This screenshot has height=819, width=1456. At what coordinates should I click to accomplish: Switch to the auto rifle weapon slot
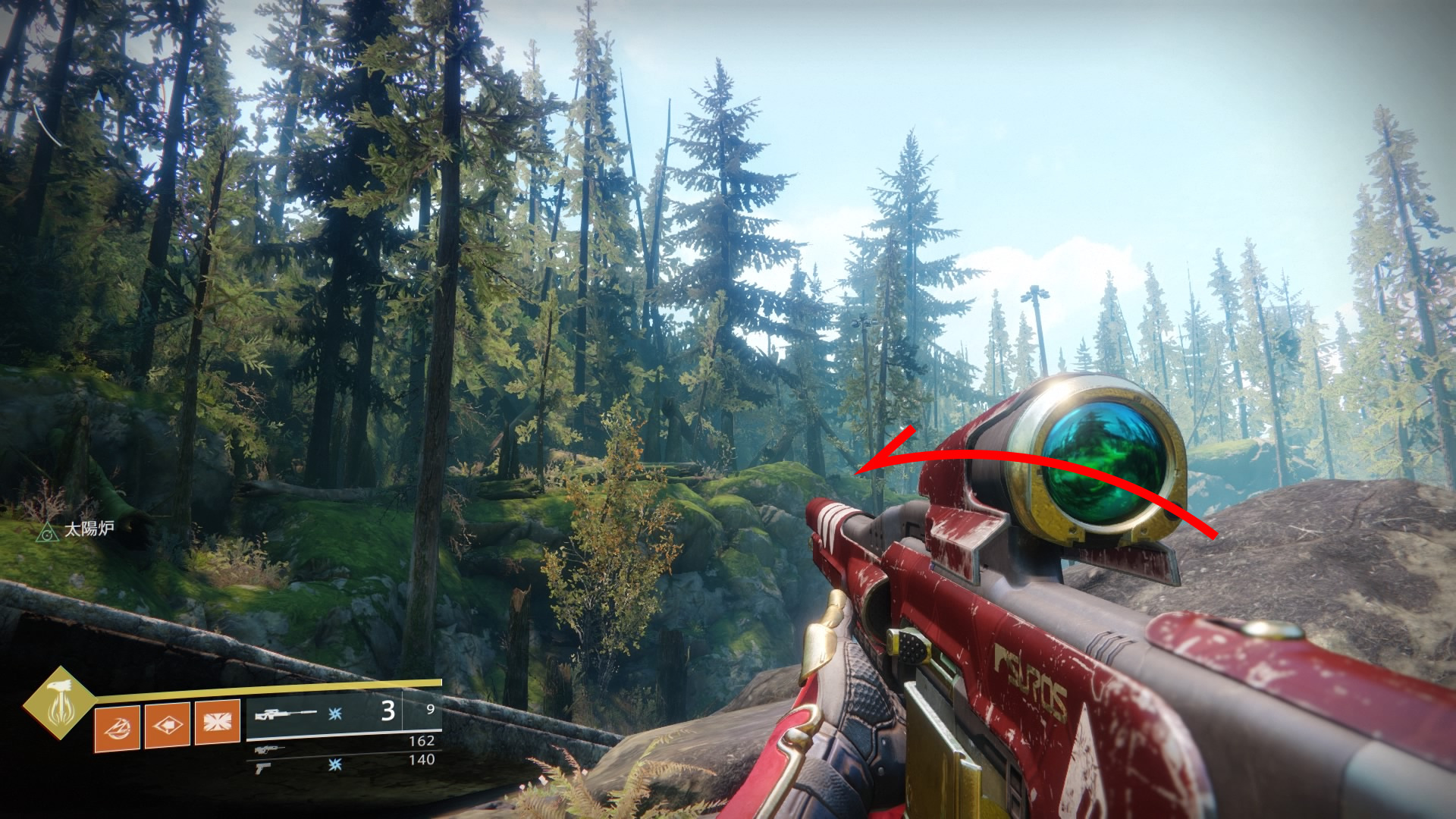point(270,749)
